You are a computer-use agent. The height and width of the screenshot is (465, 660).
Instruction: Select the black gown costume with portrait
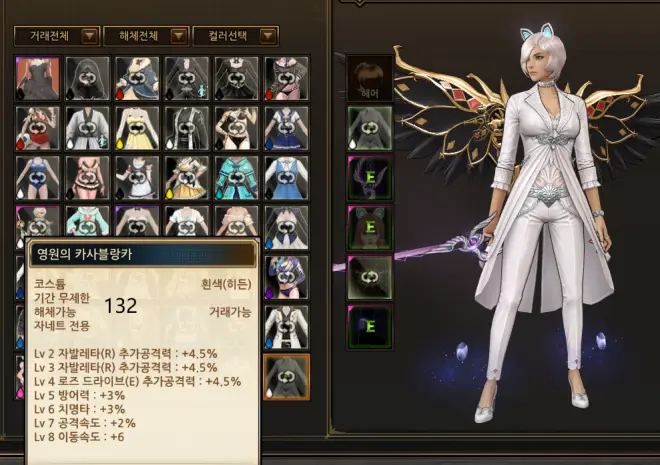pyautogui.click(x=37, y=78)
